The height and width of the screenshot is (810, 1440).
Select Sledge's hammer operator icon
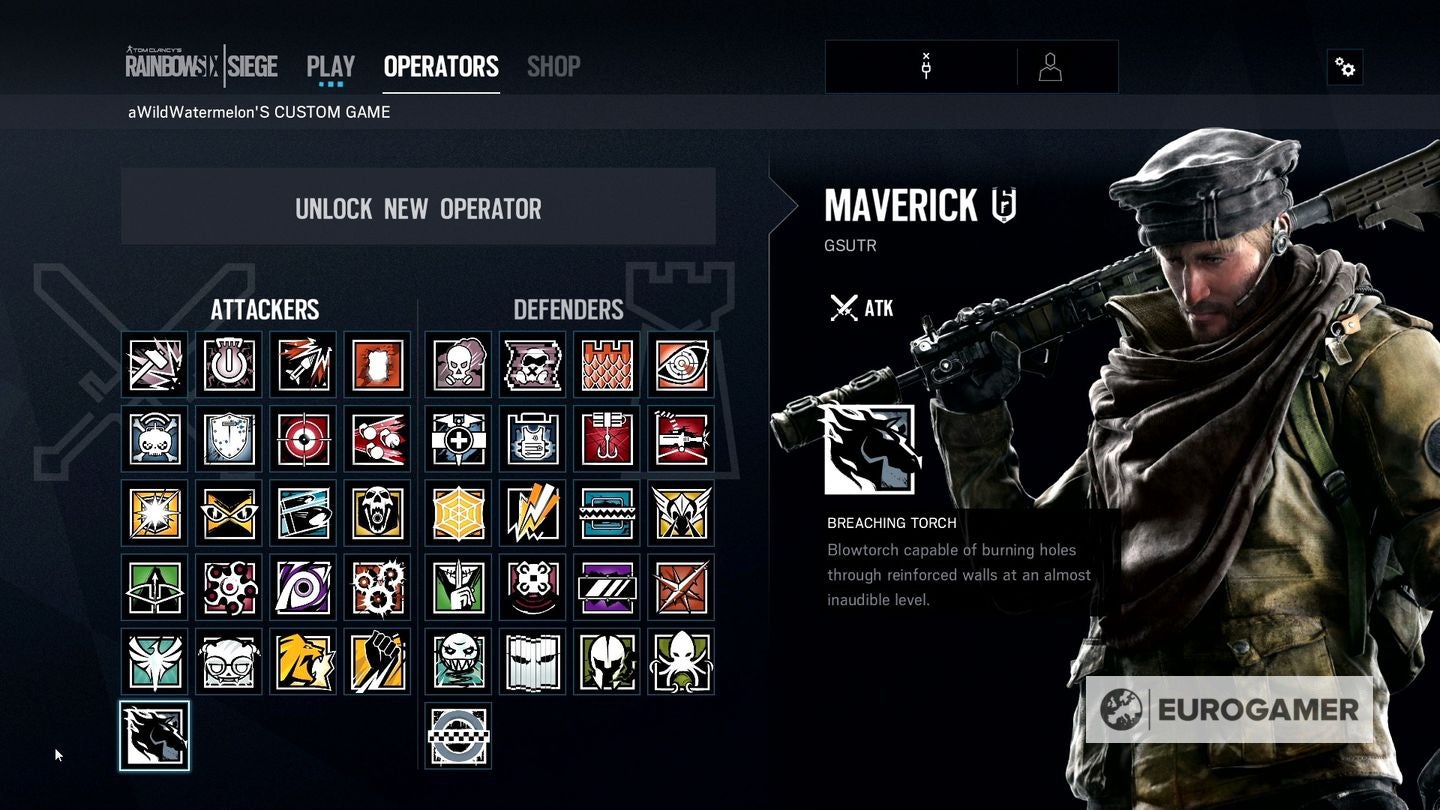[155, 364]
